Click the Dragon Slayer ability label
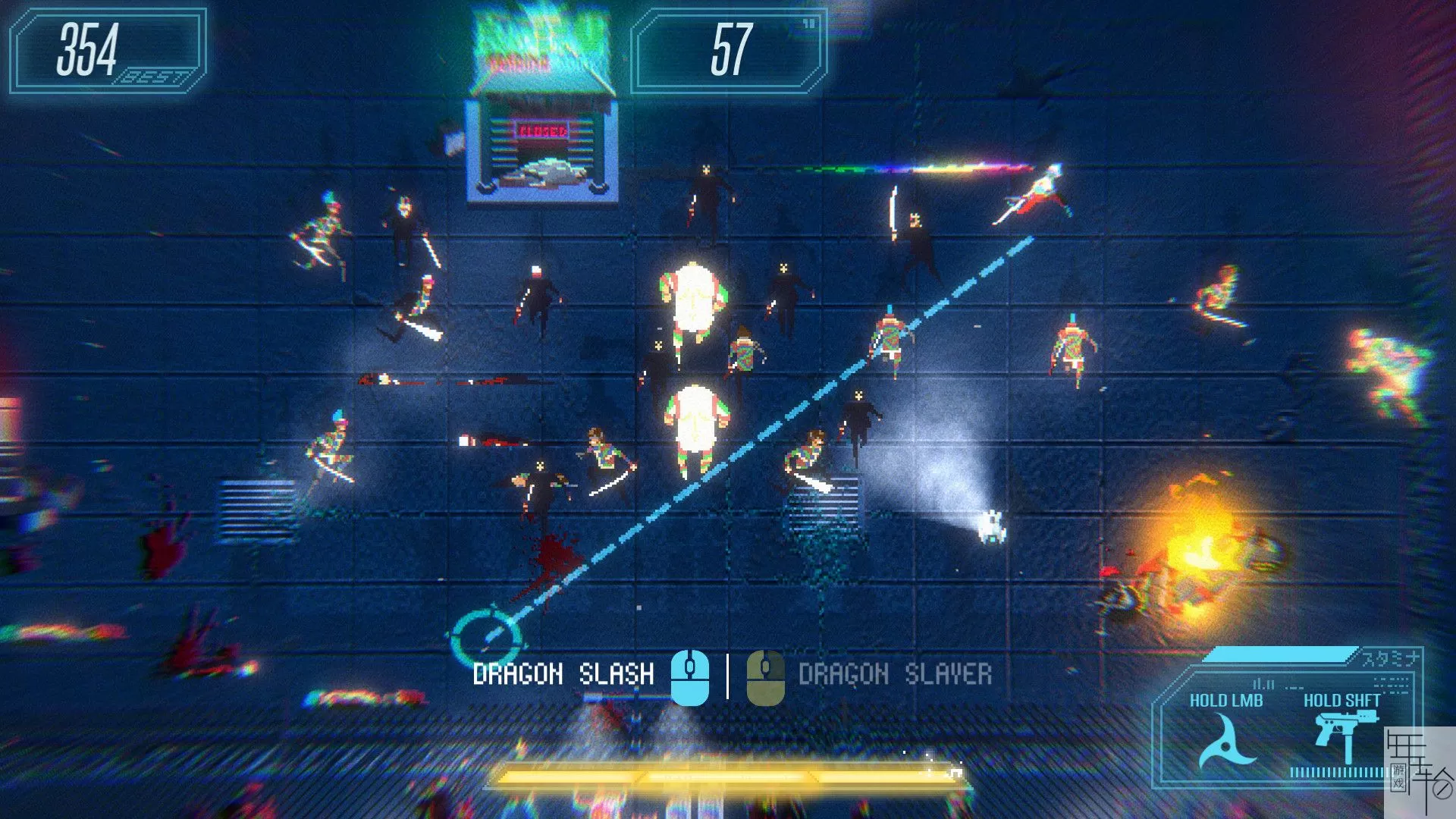1456x819 pixels. [895, 674]
